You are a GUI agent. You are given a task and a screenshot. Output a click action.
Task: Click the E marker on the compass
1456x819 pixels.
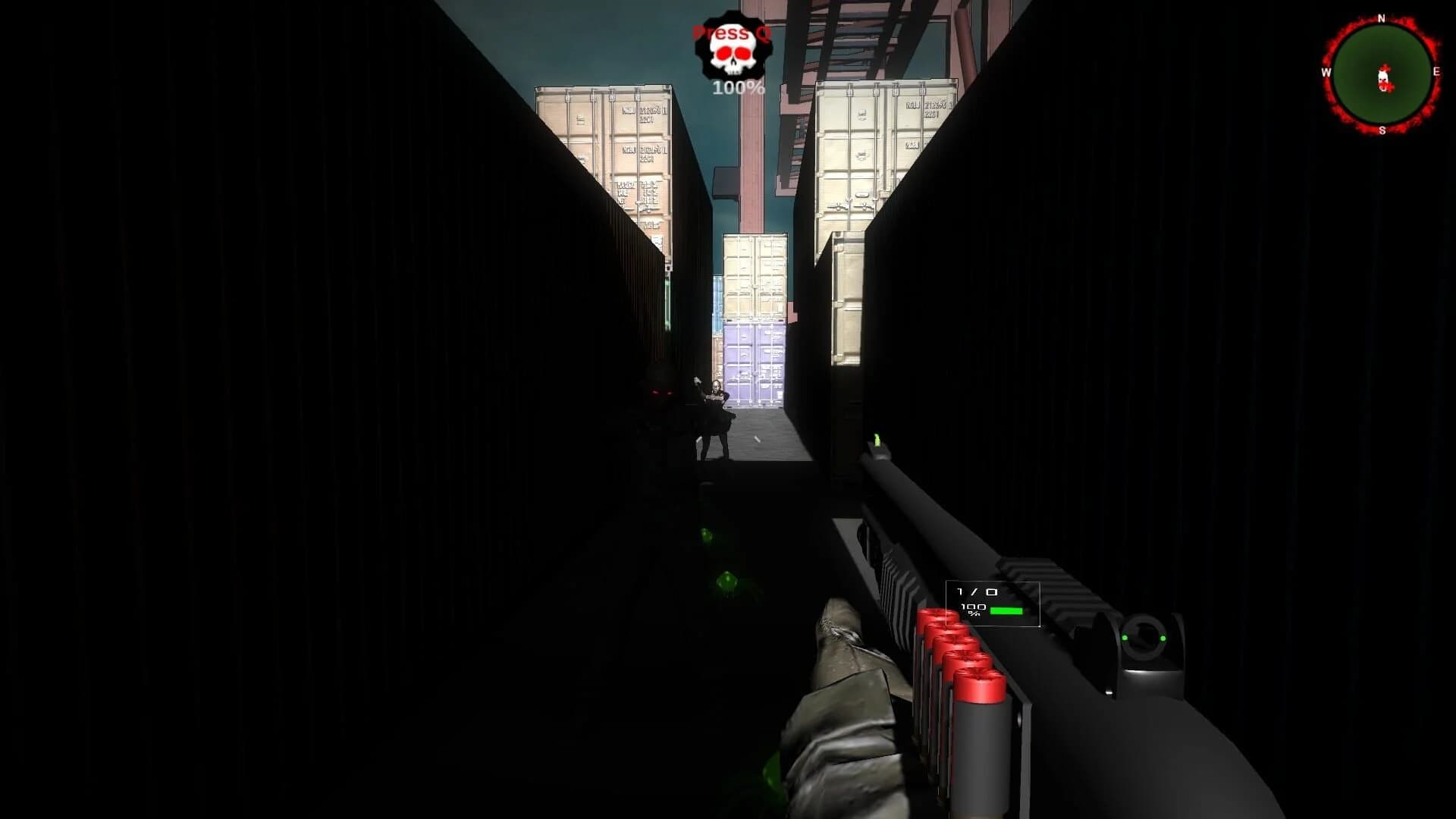[1439, 71]
